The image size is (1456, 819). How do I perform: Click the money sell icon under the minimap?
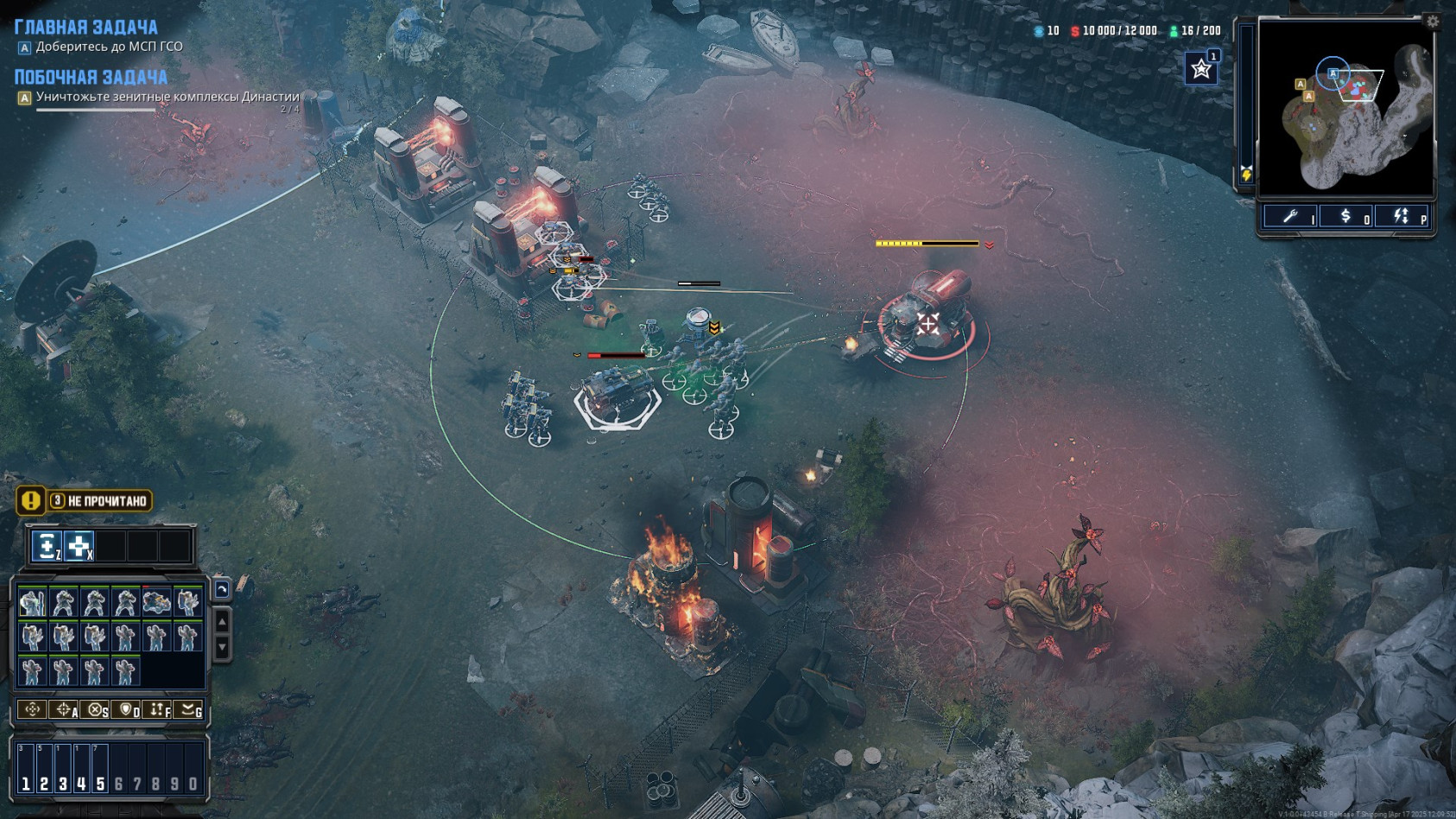(x=1345, y=216)
